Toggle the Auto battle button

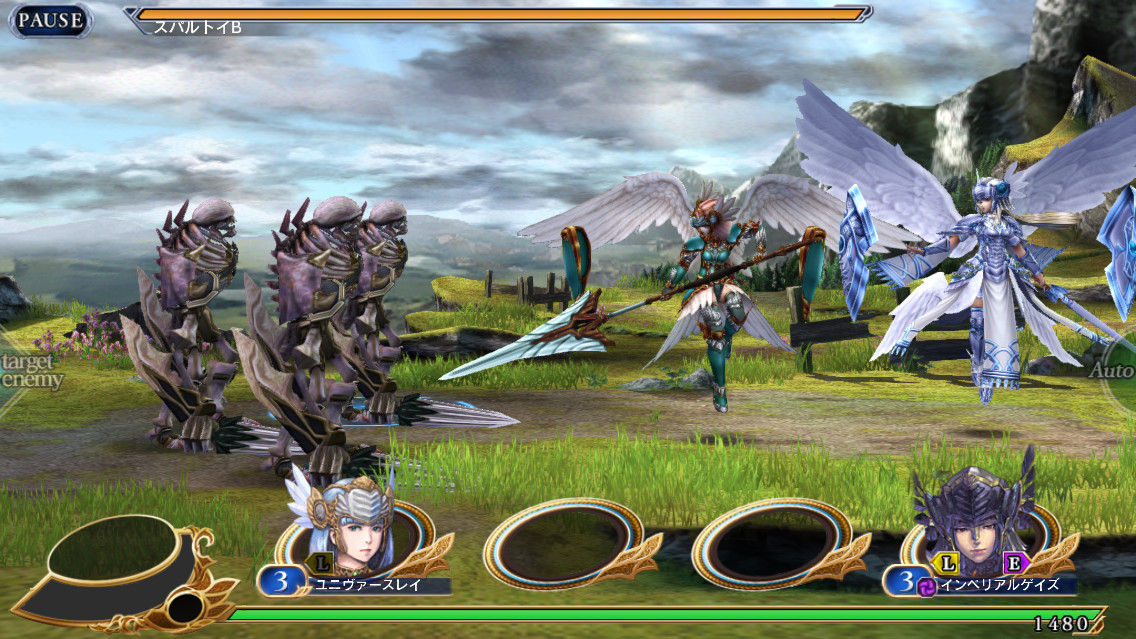[x=1115, y=372]
